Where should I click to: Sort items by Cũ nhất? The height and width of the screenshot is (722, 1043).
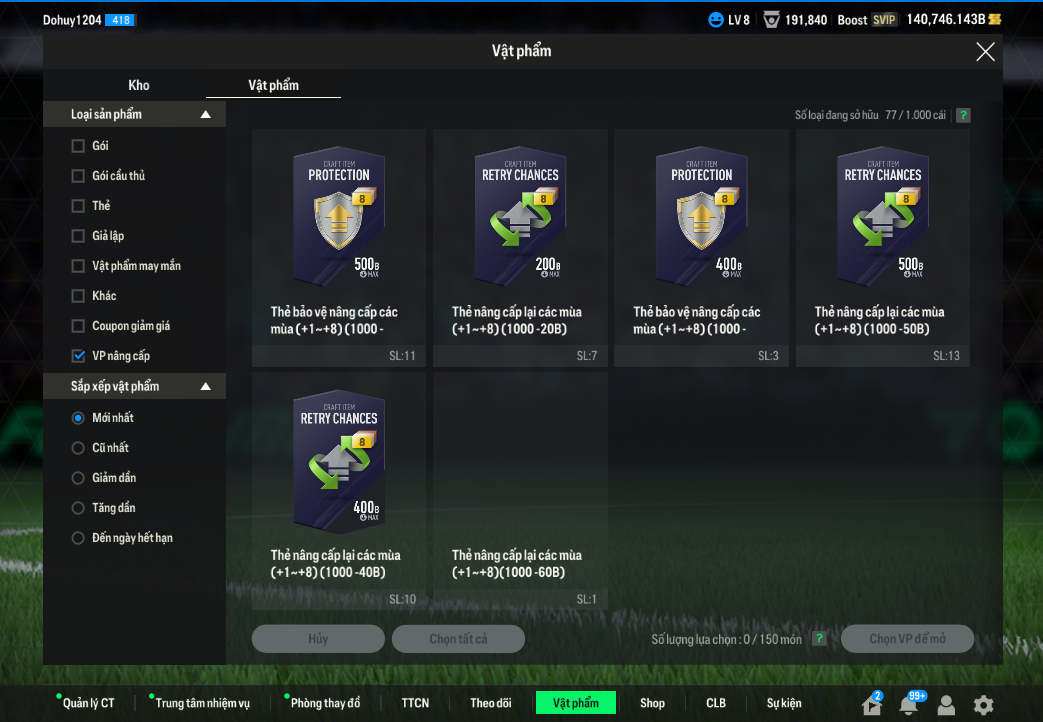pos(79,448)
